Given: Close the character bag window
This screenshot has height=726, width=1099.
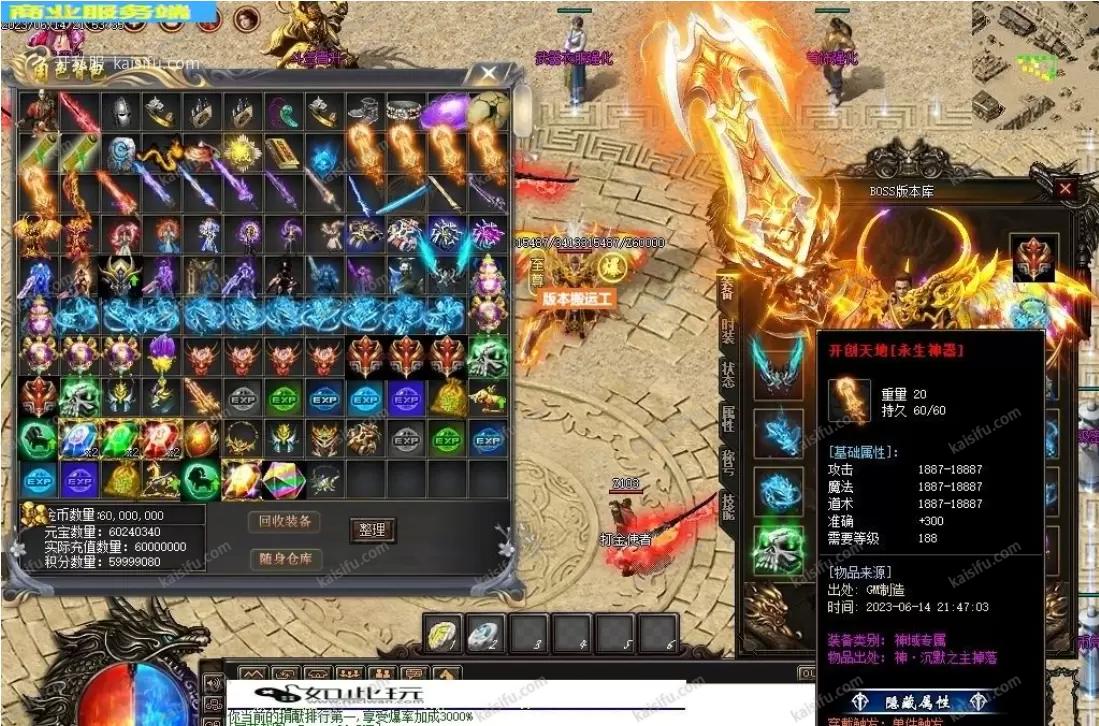Looking at the screenshot, I should click(489, 74).
